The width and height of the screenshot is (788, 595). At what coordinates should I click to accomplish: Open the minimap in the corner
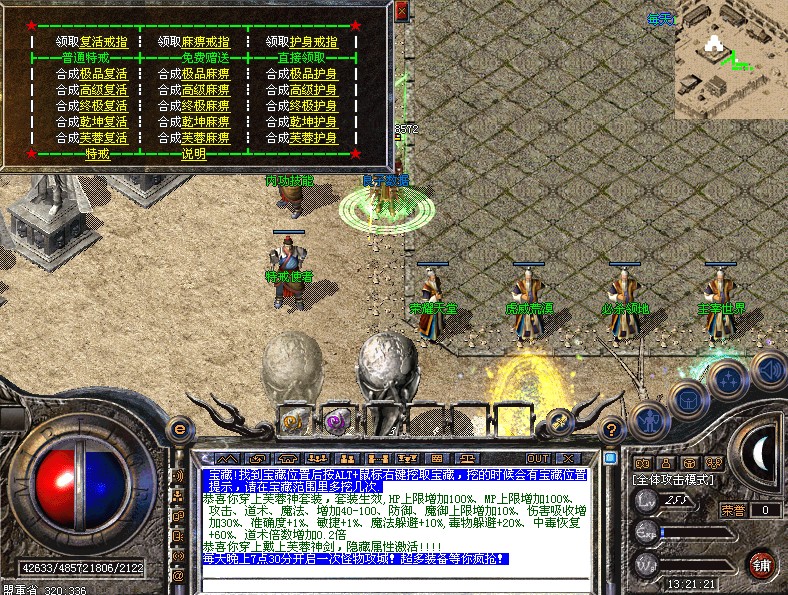[x=730, y=62]
